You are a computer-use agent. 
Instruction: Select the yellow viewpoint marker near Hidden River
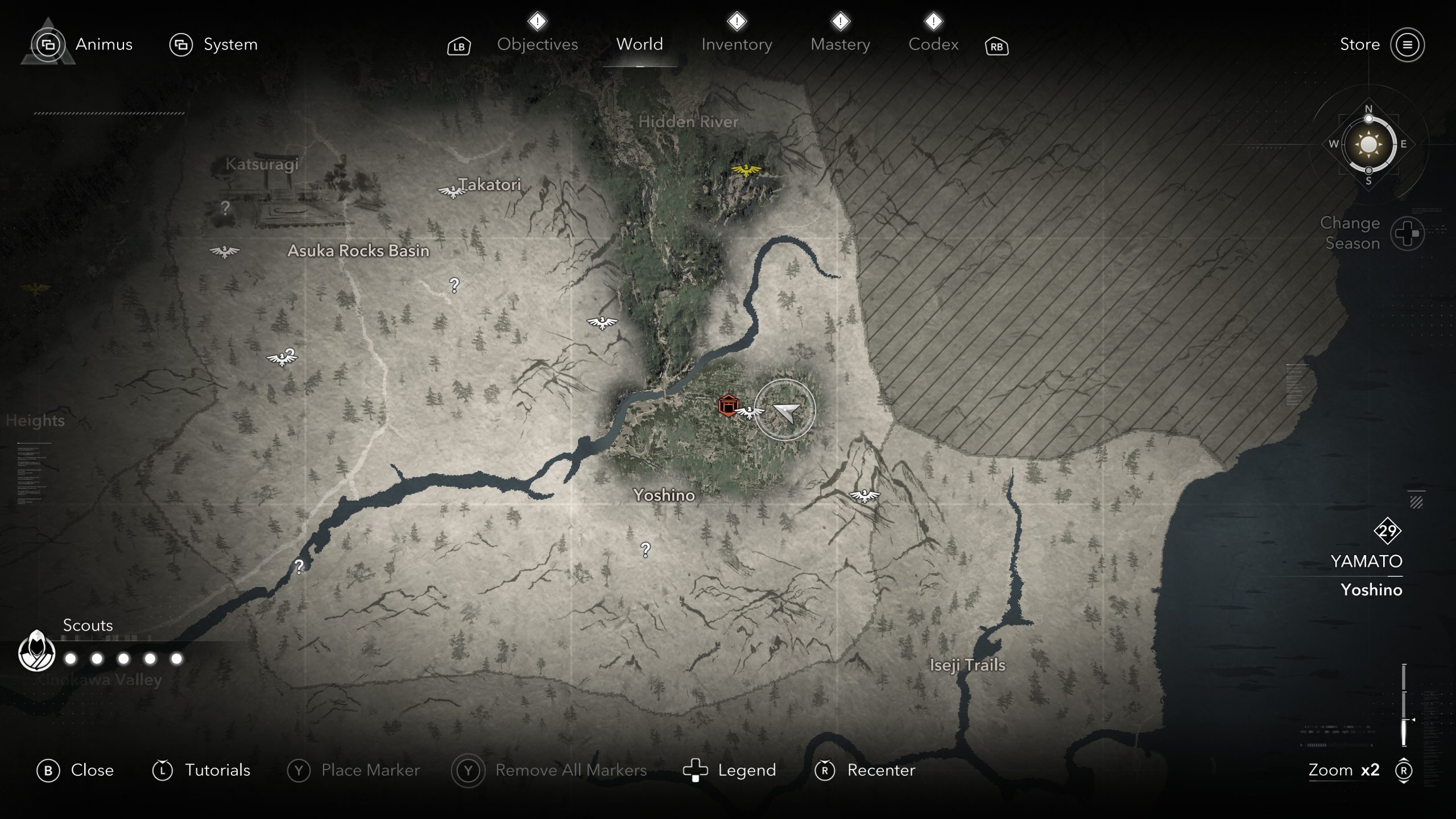tap(746, 170)
